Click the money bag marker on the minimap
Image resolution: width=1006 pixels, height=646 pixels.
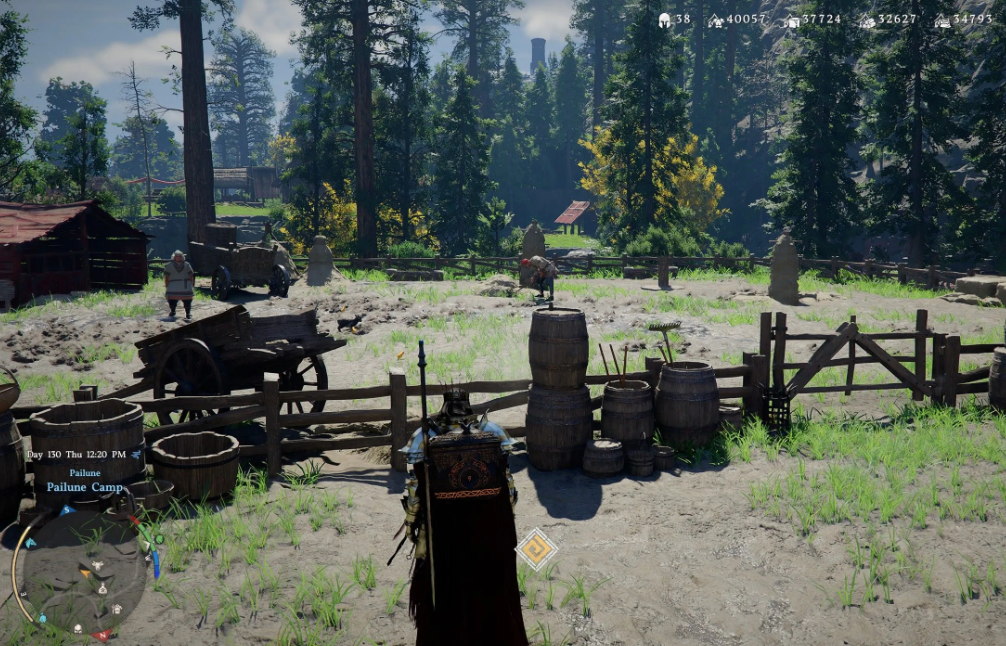click(x=103, y=590)
